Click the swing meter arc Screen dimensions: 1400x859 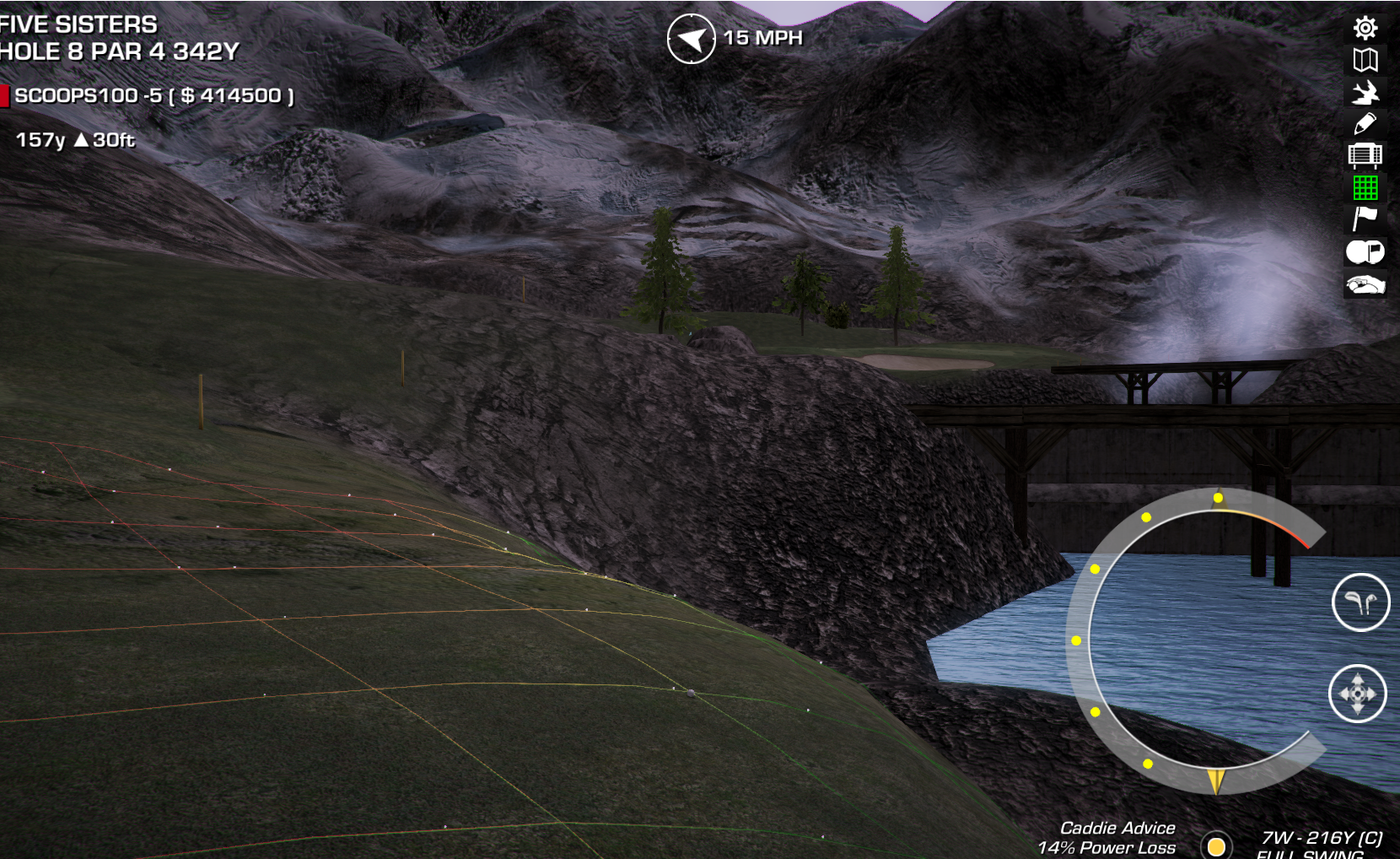pos(1082,641)
